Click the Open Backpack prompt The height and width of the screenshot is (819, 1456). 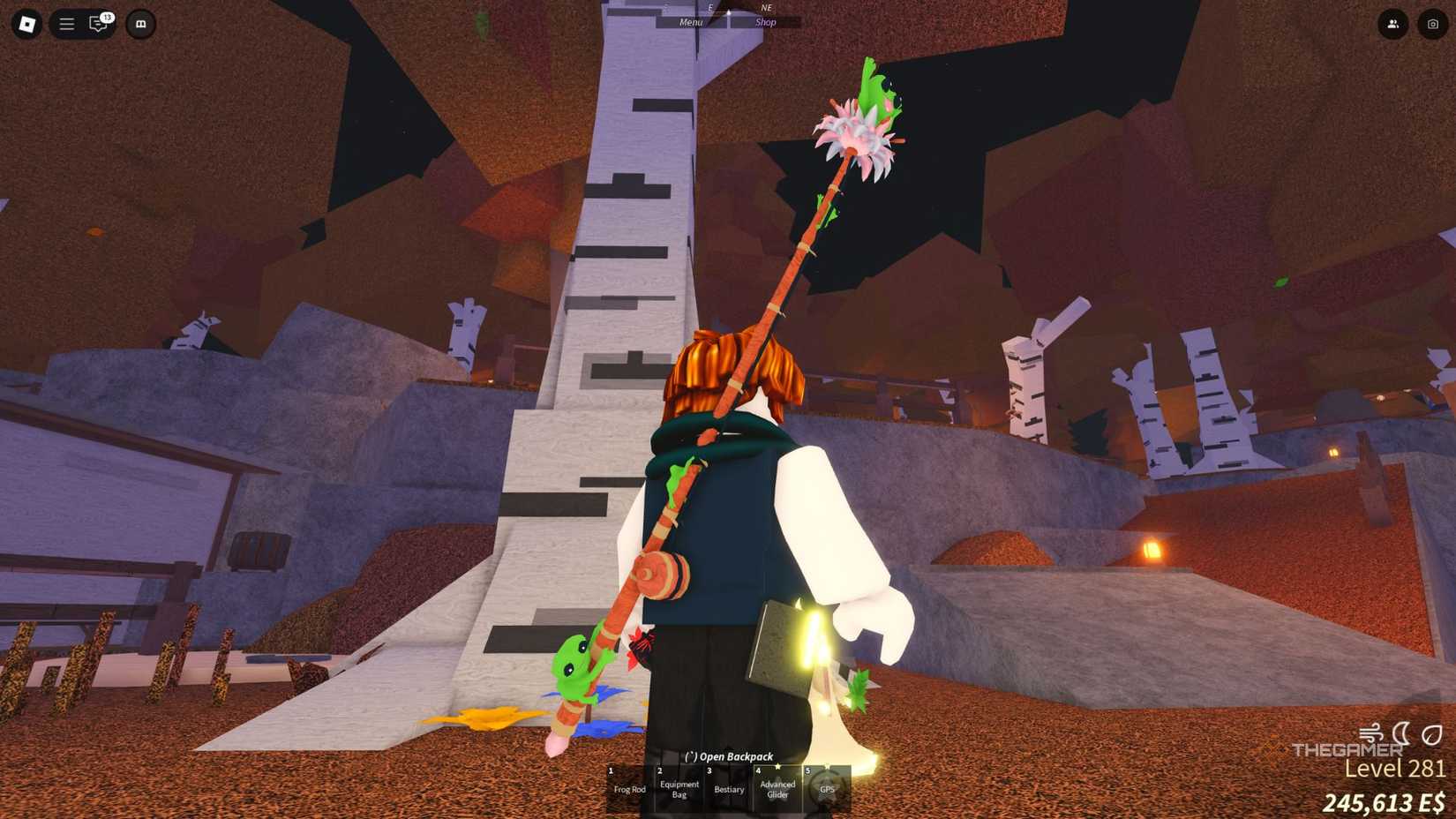(729, 756)
